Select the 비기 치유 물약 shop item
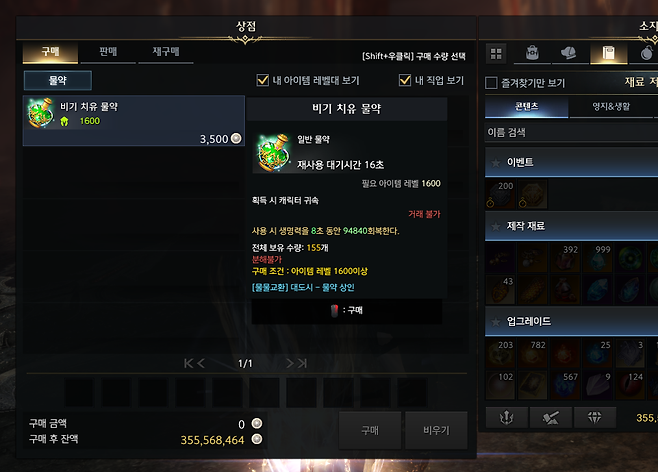The width and height of the screenshot is (658, 472). (x=133, y=121)
